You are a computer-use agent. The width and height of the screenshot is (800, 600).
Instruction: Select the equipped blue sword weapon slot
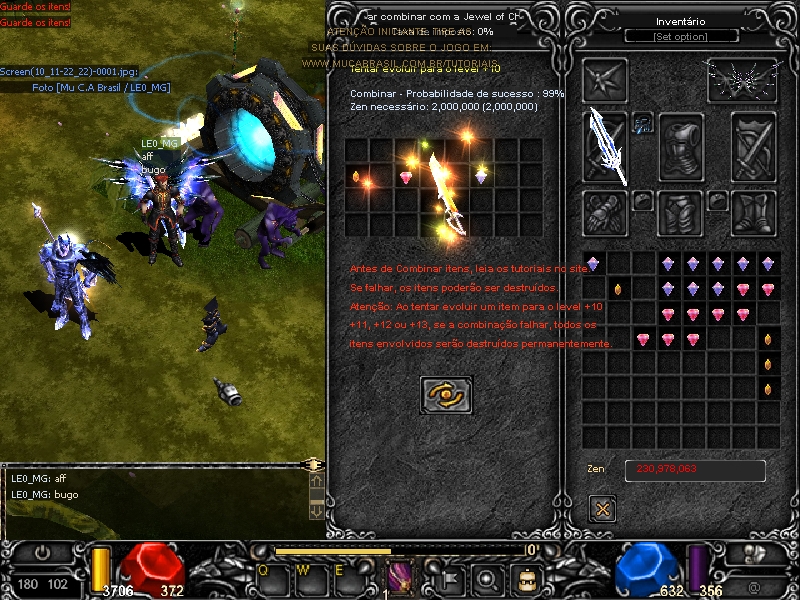coord(606,144)
